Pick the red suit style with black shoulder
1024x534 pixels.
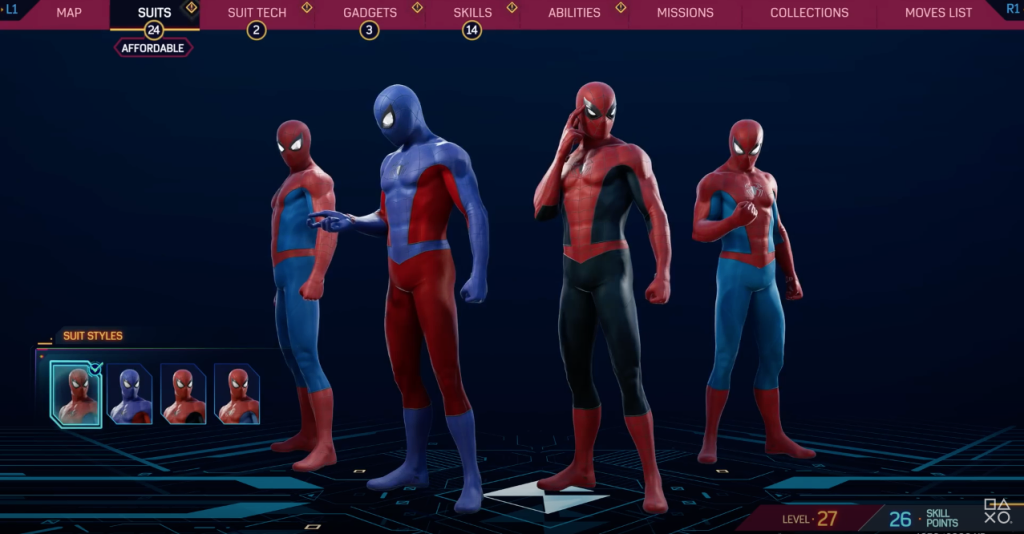coord(184,394)
